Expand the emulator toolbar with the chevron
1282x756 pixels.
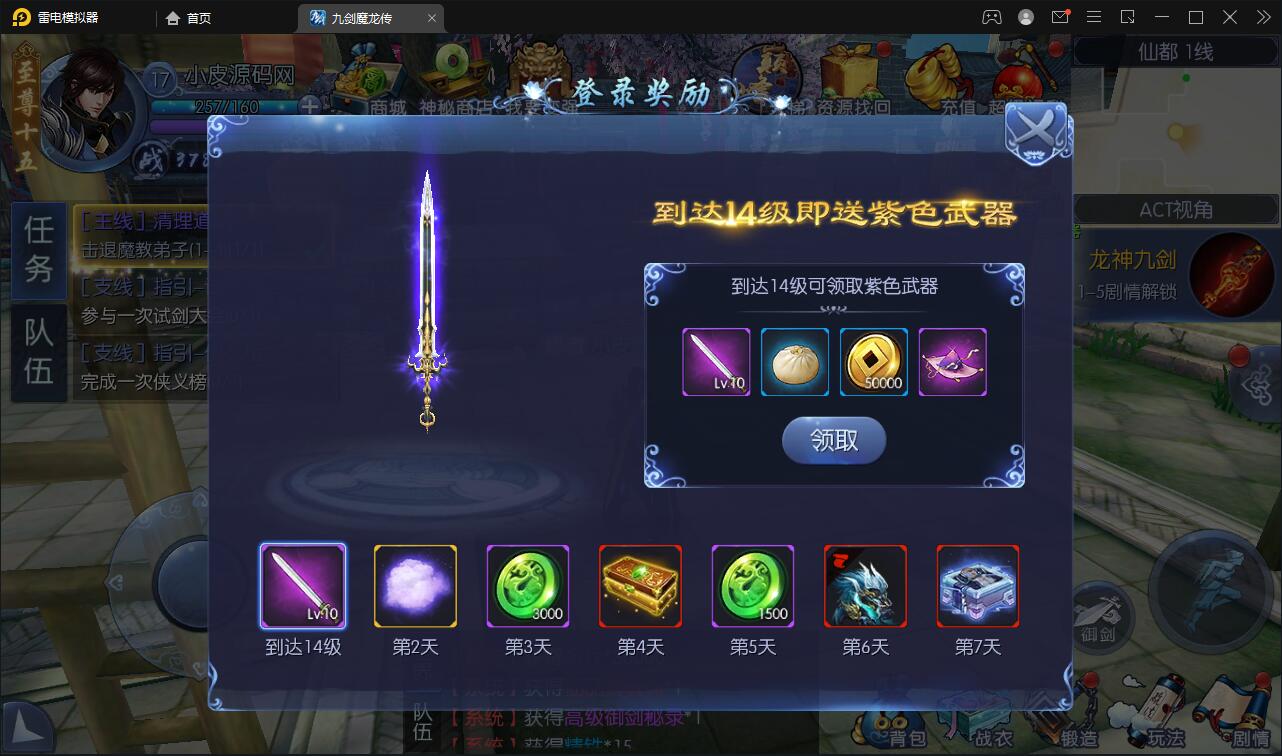pyautogui.click(x=1263, y=17)
